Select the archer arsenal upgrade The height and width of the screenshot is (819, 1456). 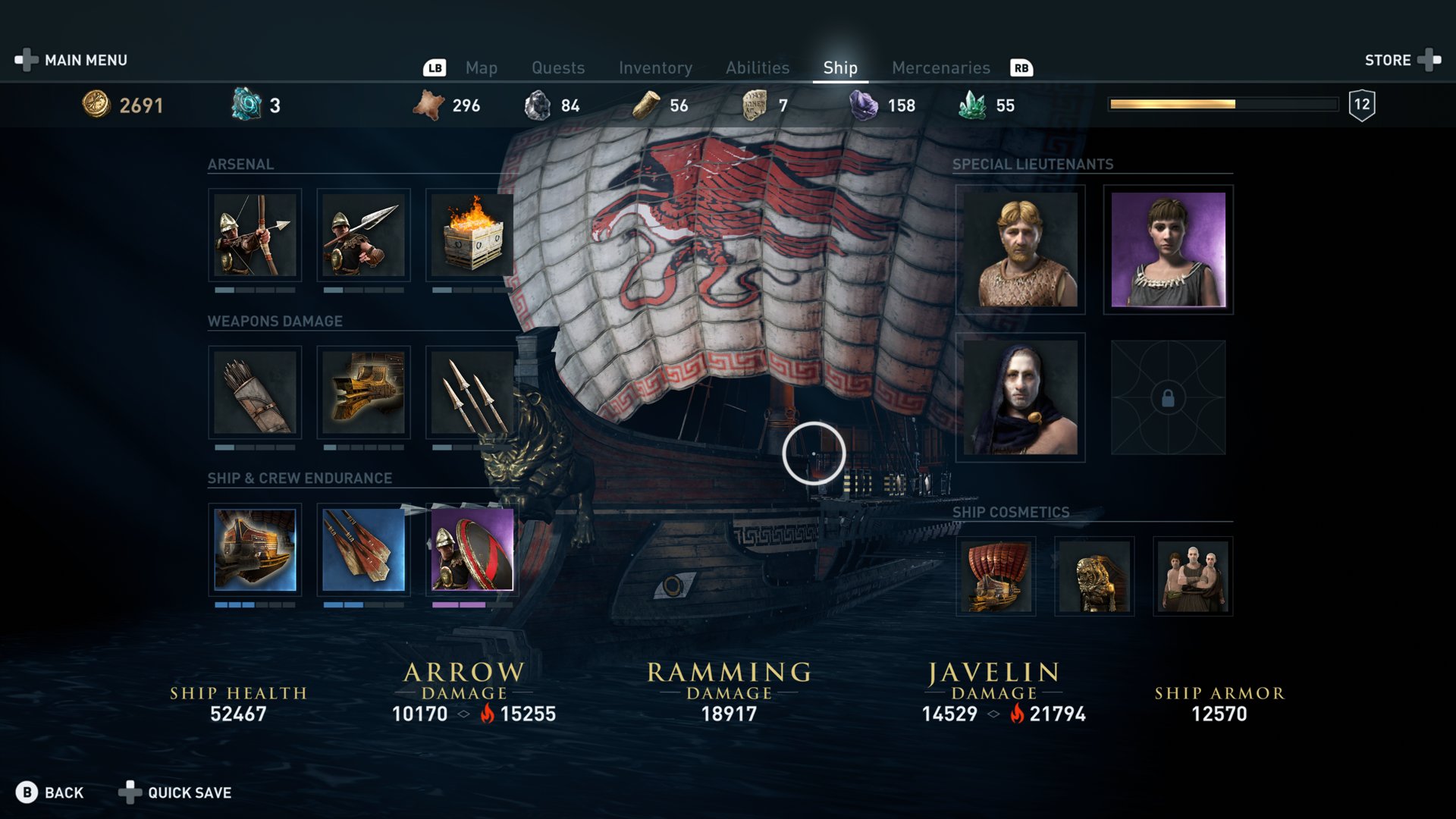pyautogui.click(x=255, y=235)
